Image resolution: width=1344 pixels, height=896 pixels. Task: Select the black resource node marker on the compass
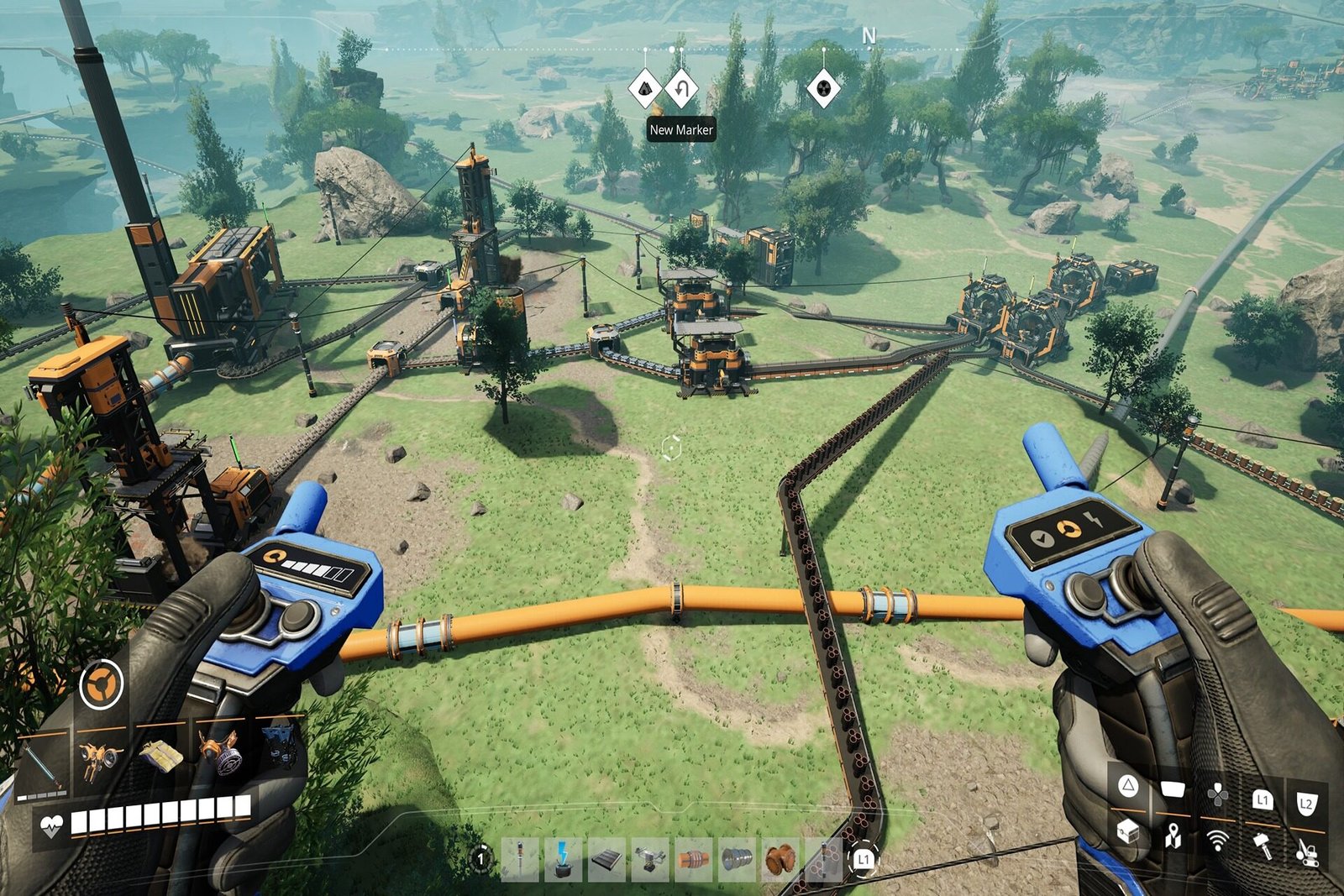[x=822, y=88]
